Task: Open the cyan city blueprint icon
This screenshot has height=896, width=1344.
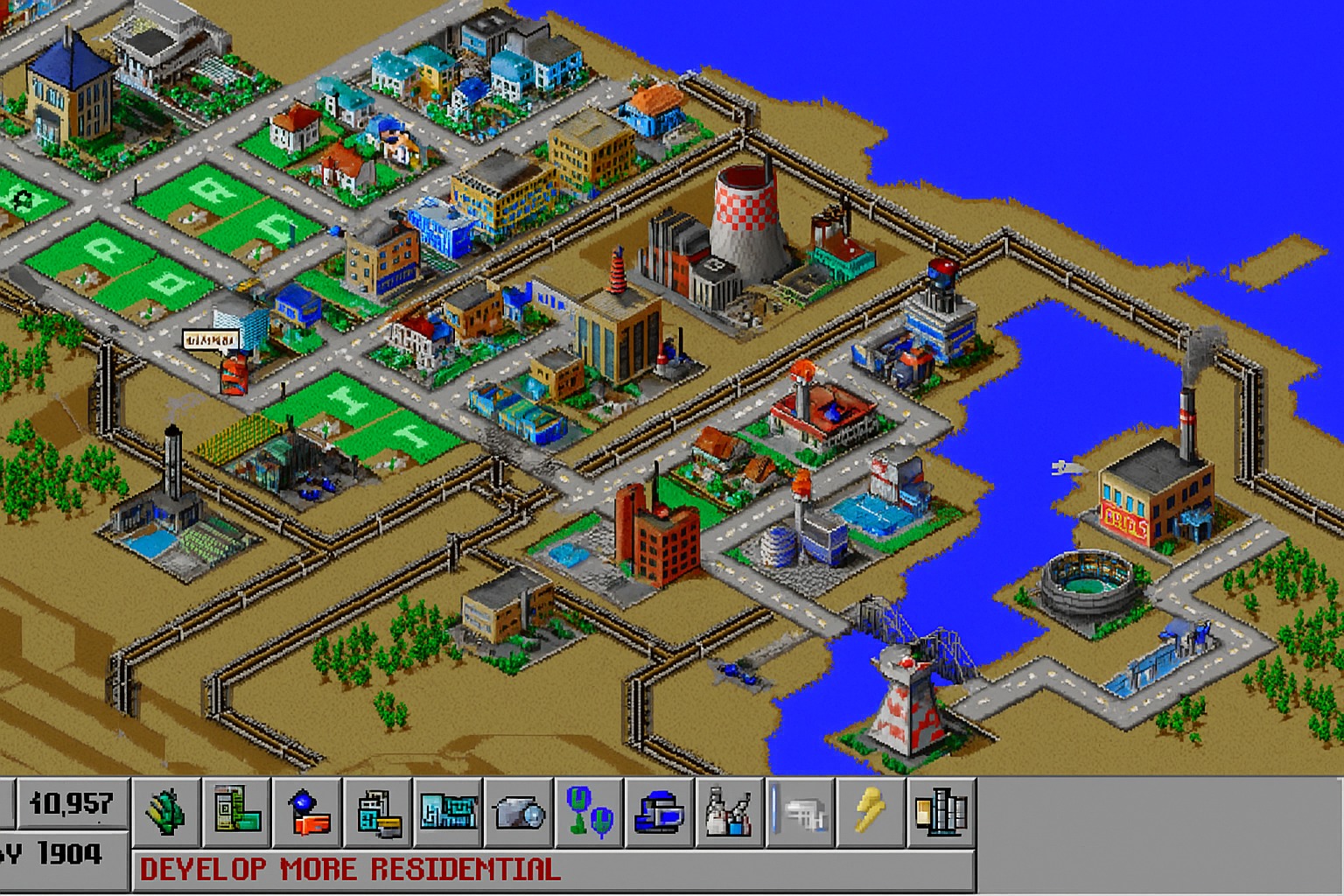Action: click(x=449, y=812)
